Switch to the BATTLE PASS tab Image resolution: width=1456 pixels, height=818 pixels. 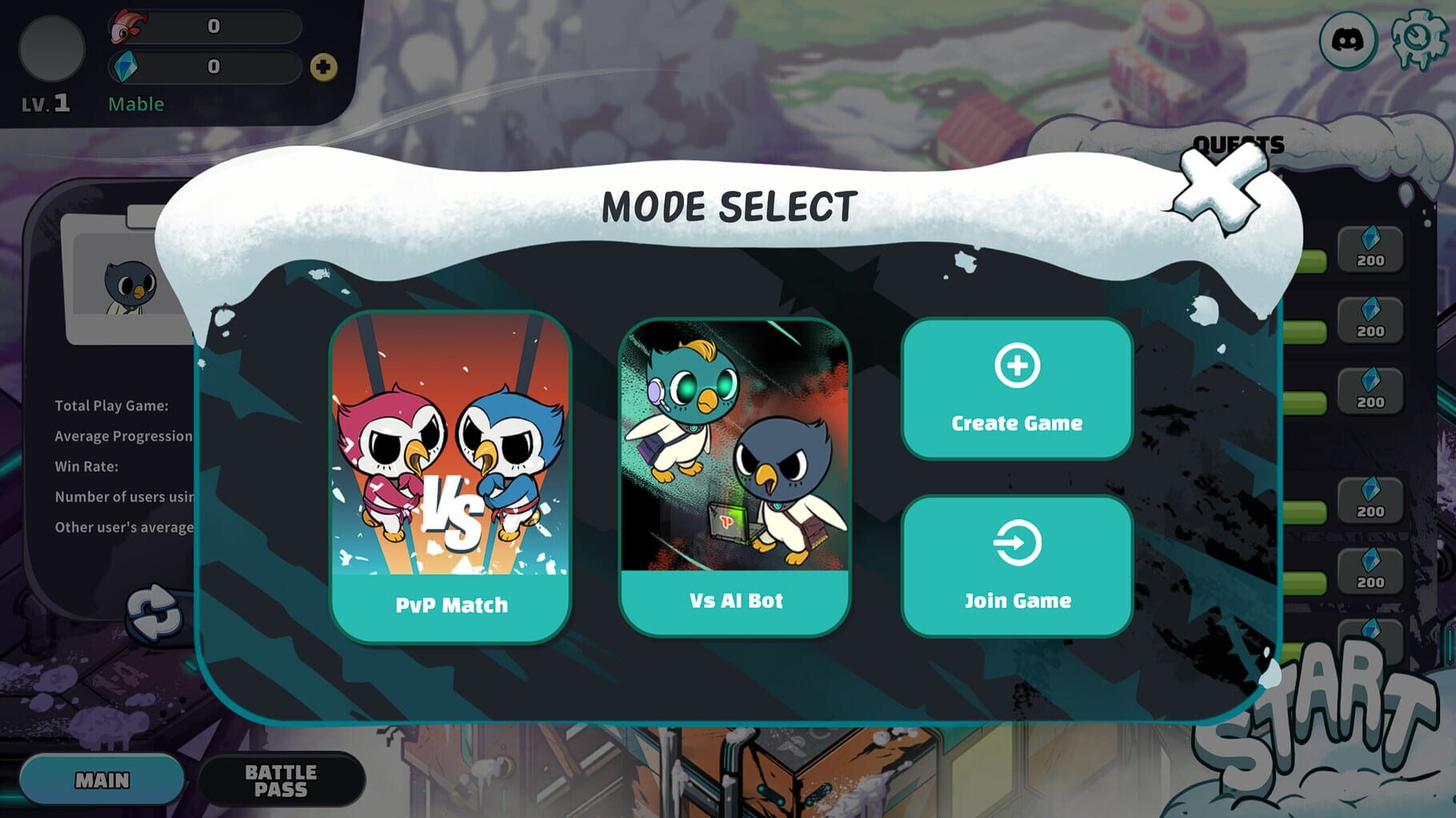pos(282,780)
